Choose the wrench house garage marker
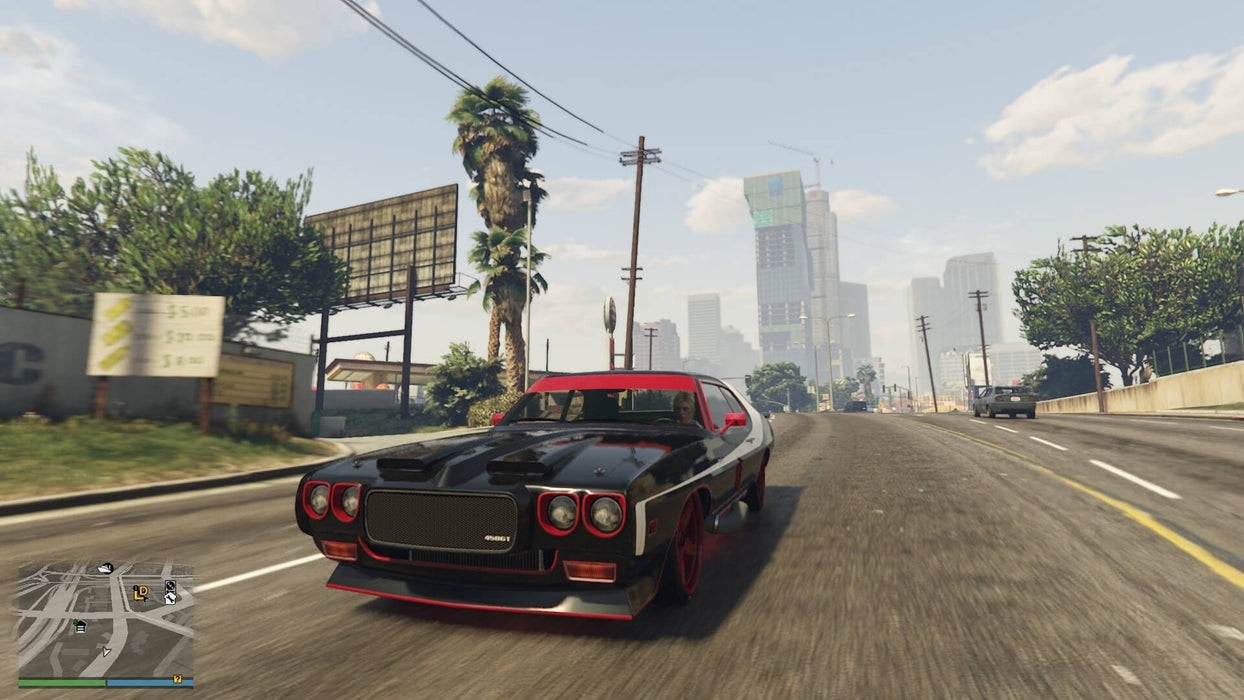 170,598
